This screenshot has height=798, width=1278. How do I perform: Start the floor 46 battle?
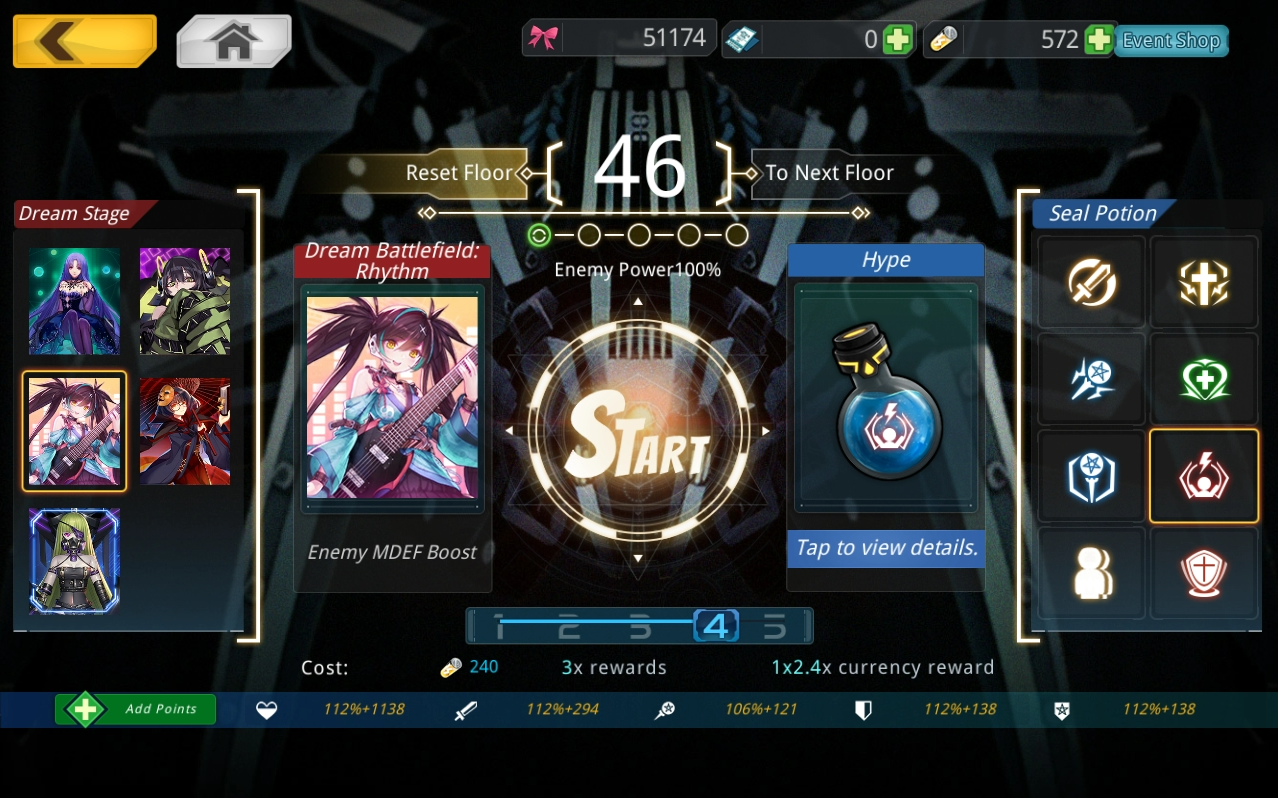pyautogui.click(x=638, y=432)
